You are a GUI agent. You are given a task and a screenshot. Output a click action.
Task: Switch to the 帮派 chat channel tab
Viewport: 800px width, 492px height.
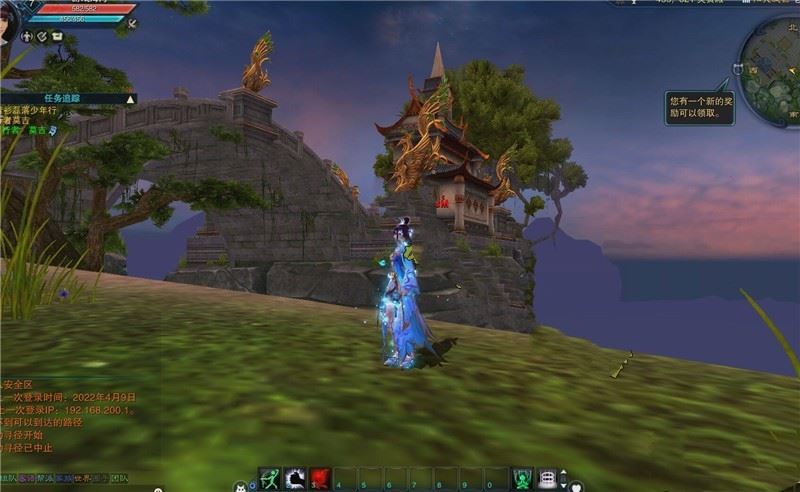pyautogui.click(x=45, y=478)
